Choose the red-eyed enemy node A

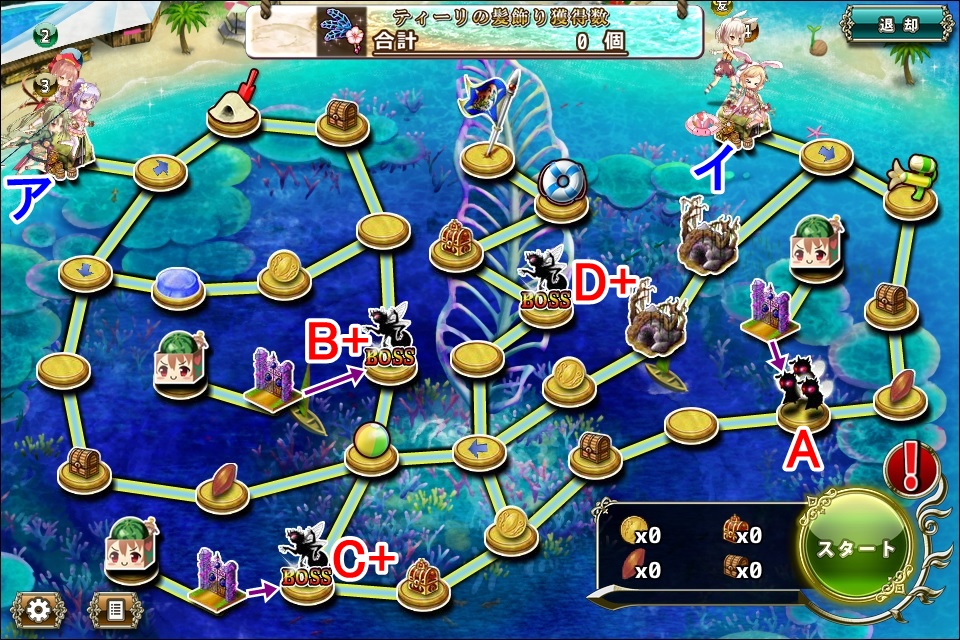click(804, 395)
